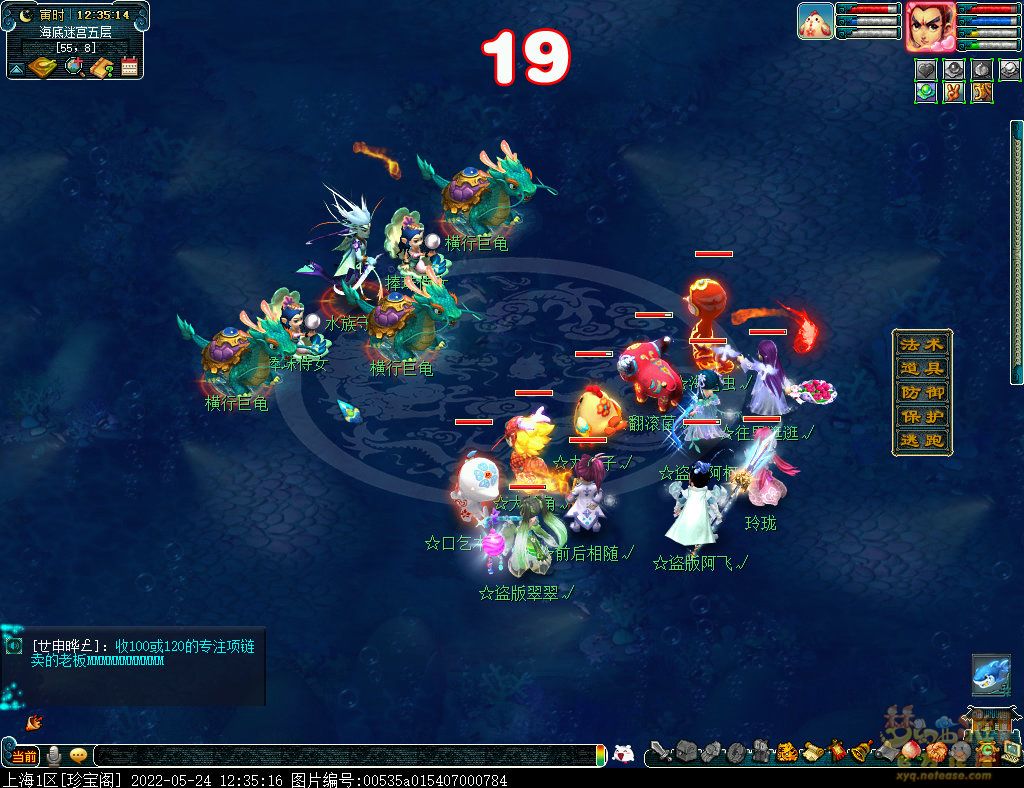Viewport: 1024px width, 788px height.
Task: Choose the 道具 (Items) battle command
Action: point(921,369)
